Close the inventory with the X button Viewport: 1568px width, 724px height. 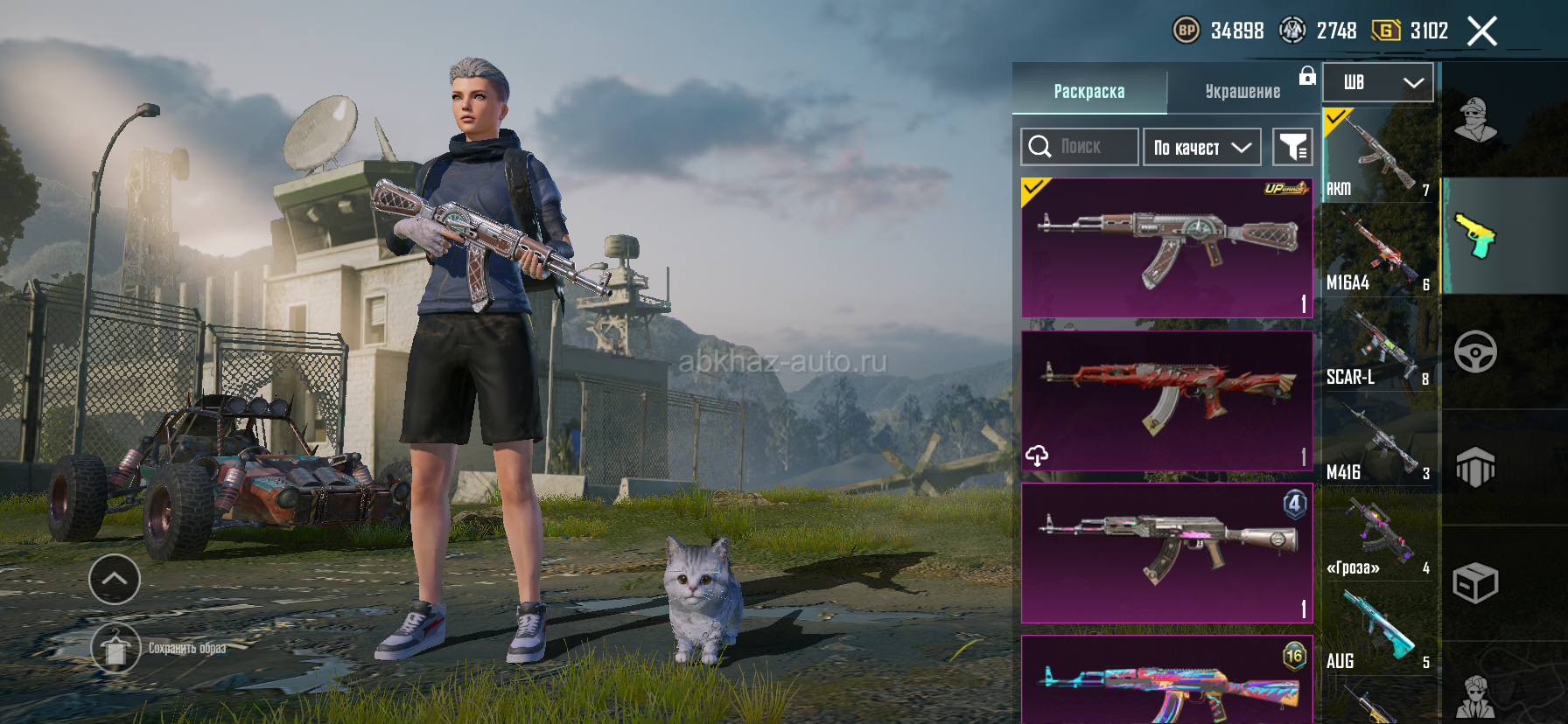[1481, 31]
